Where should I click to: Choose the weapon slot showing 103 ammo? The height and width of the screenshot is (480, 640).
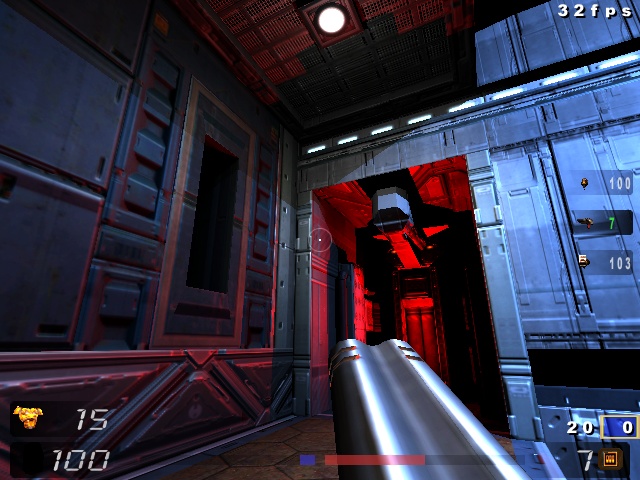coord(606,263)
